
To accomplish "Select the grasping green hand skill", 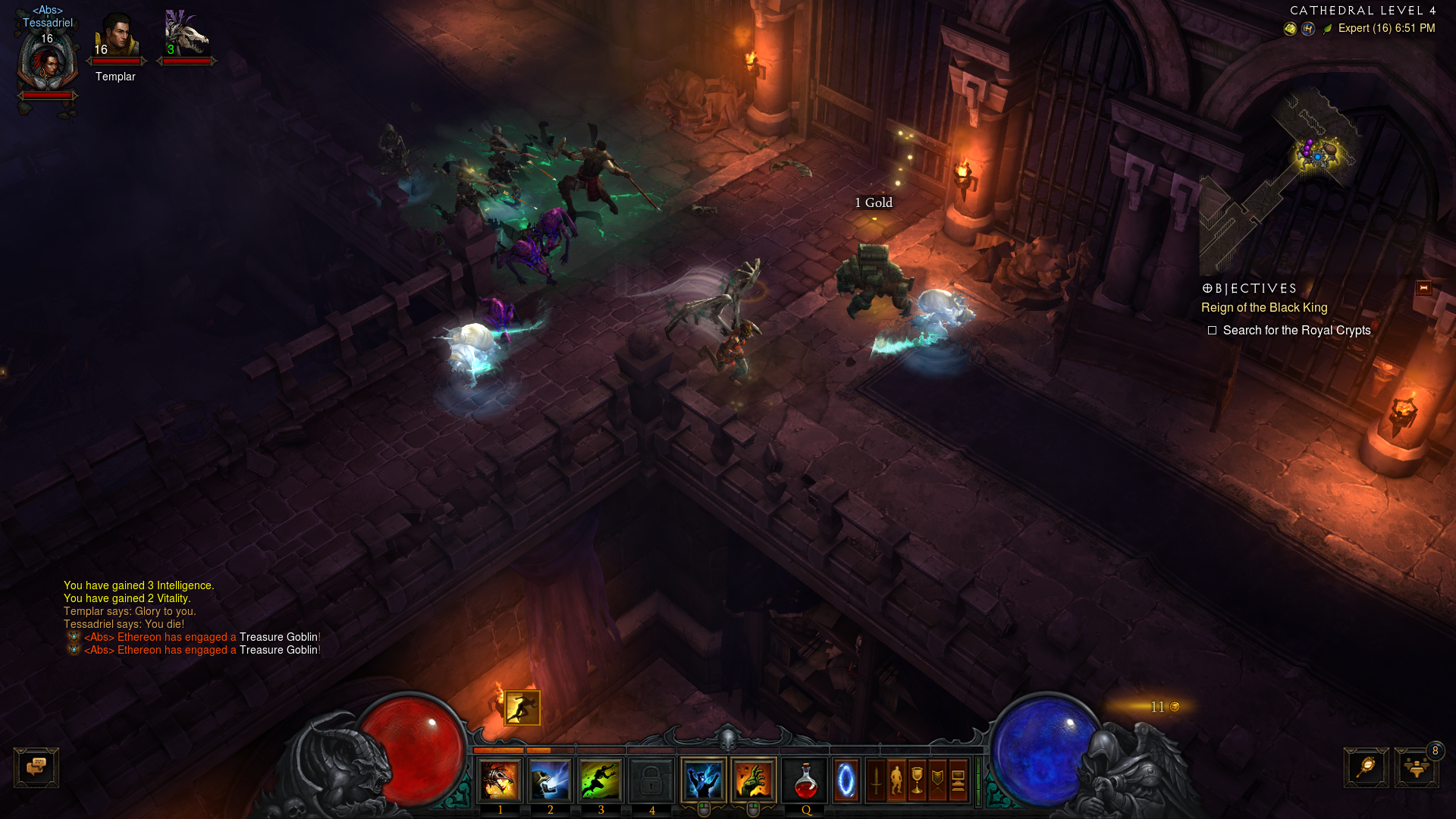I will point(754,780).
